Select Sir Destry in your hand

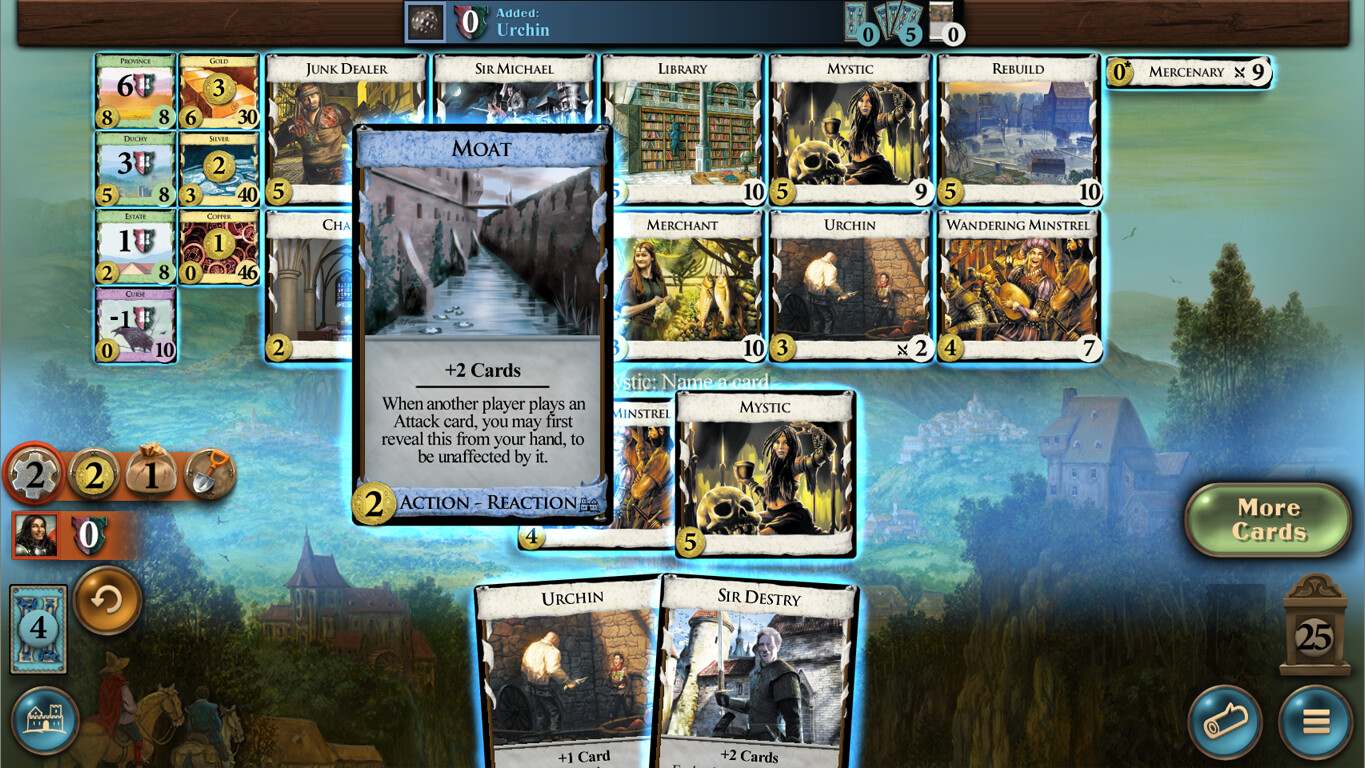(757, 670)
